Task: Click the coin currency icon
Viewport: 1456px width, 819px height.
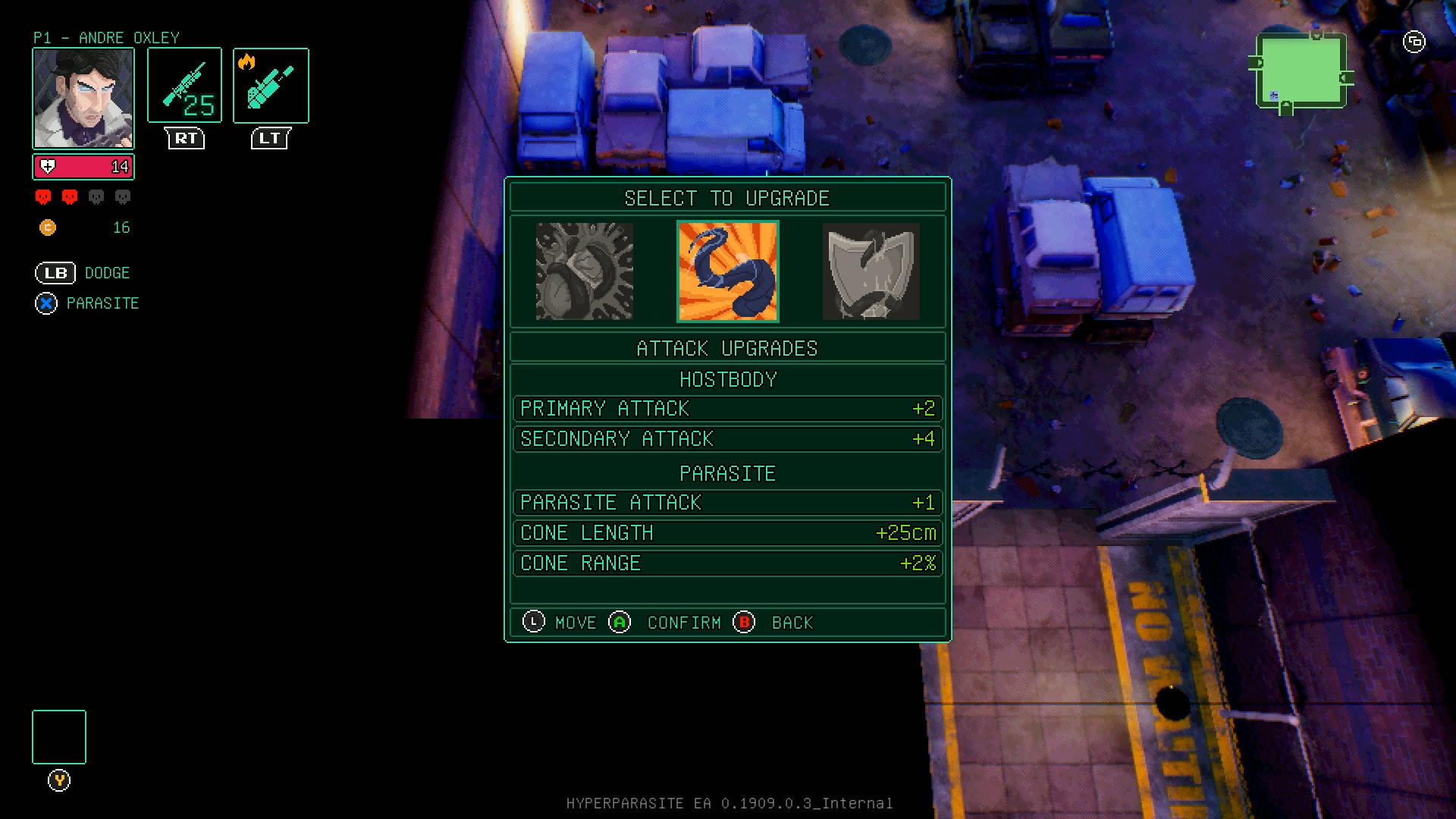Action: [x=49, y=227]
